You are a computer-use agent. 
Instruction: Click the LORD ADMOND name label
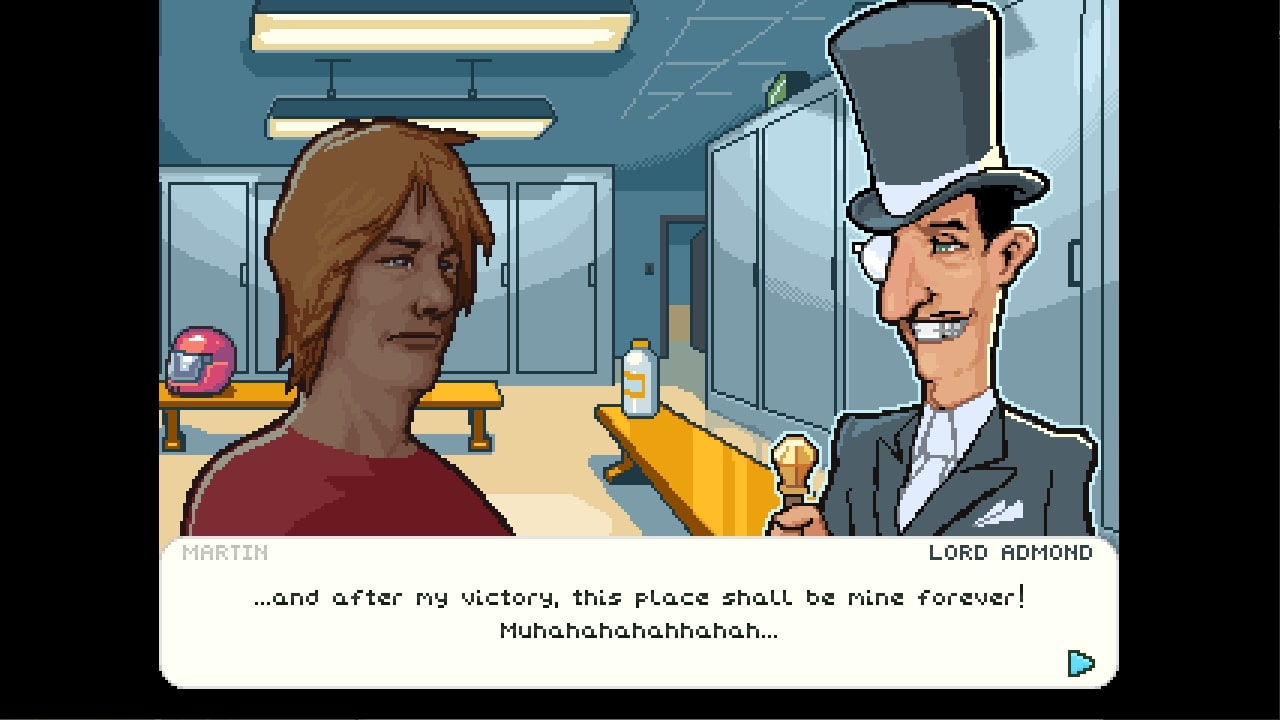tap(1010, 552)
